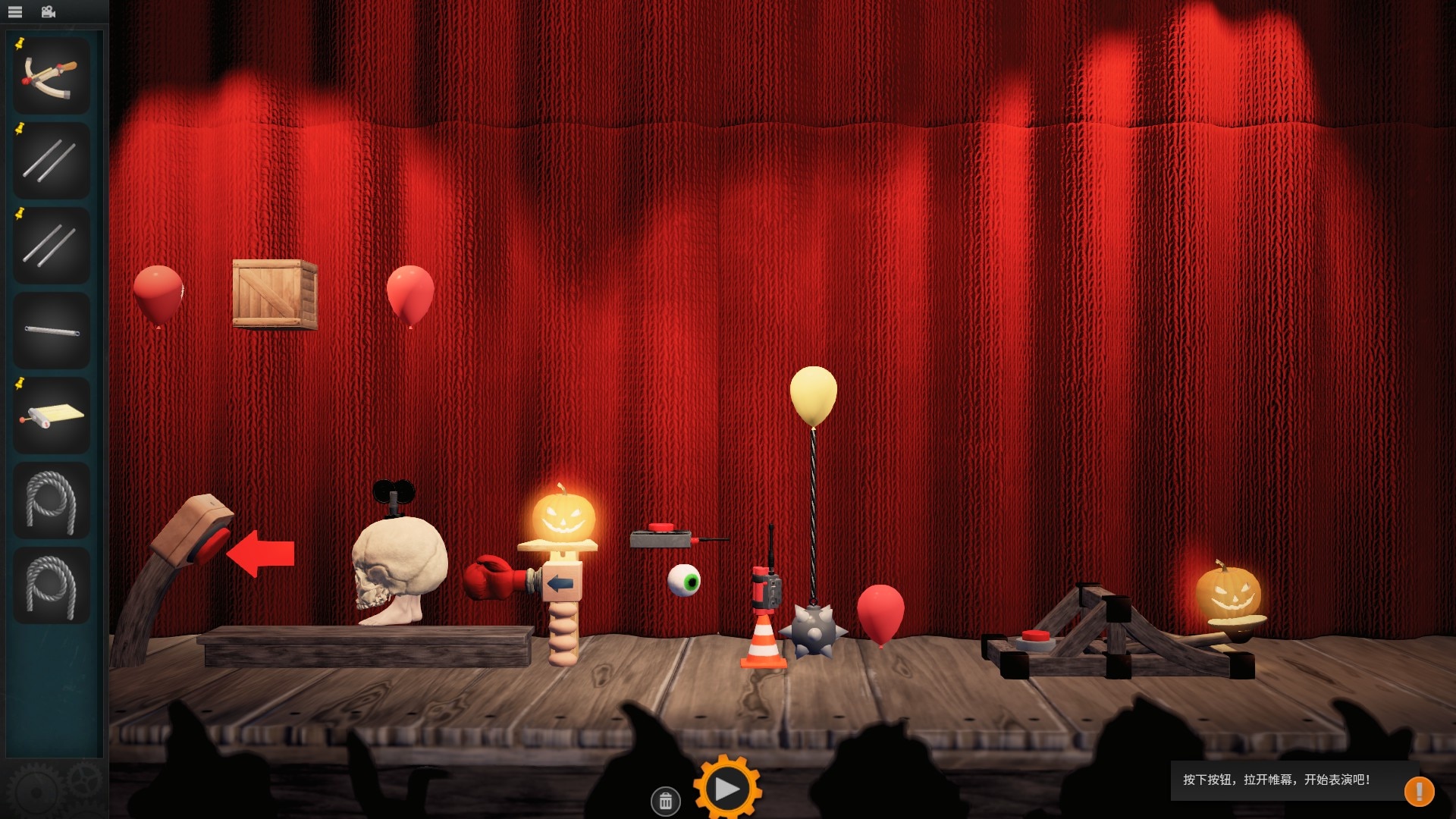
Task: Open the hamburger menu at top left
Action: click(x=14, y=11)
